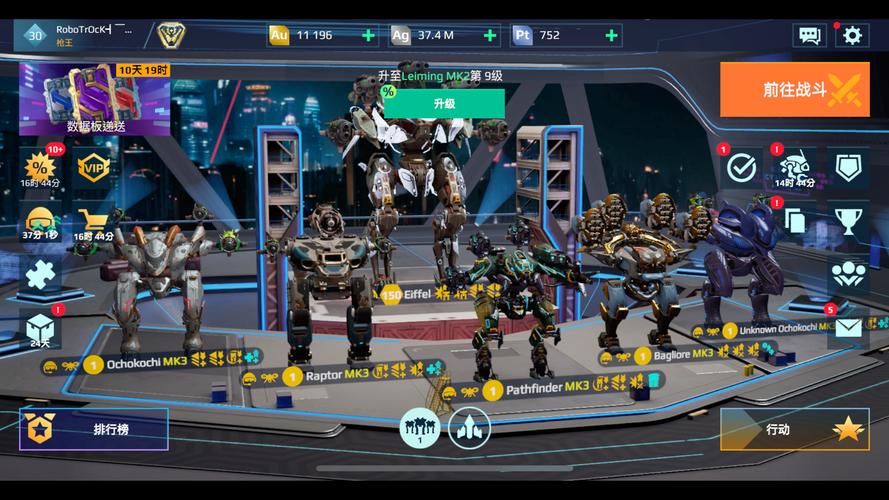Add more Au gold currency
The height and width of the screenshot is (500, 889).
[x=369, y=35]
